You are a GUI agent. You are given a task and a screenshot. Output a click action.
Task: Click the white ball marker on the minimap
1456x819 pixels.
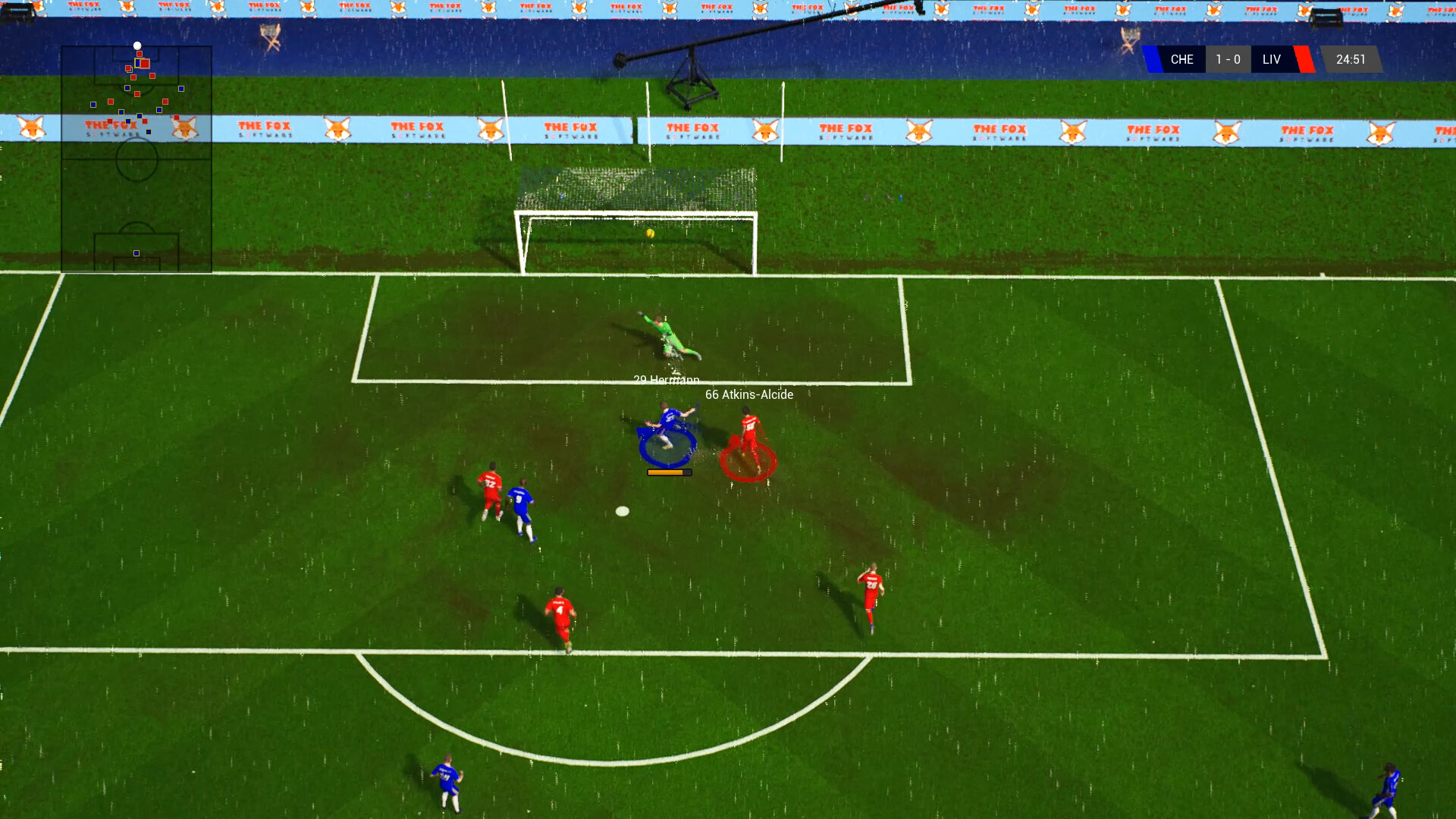[137, 45]
